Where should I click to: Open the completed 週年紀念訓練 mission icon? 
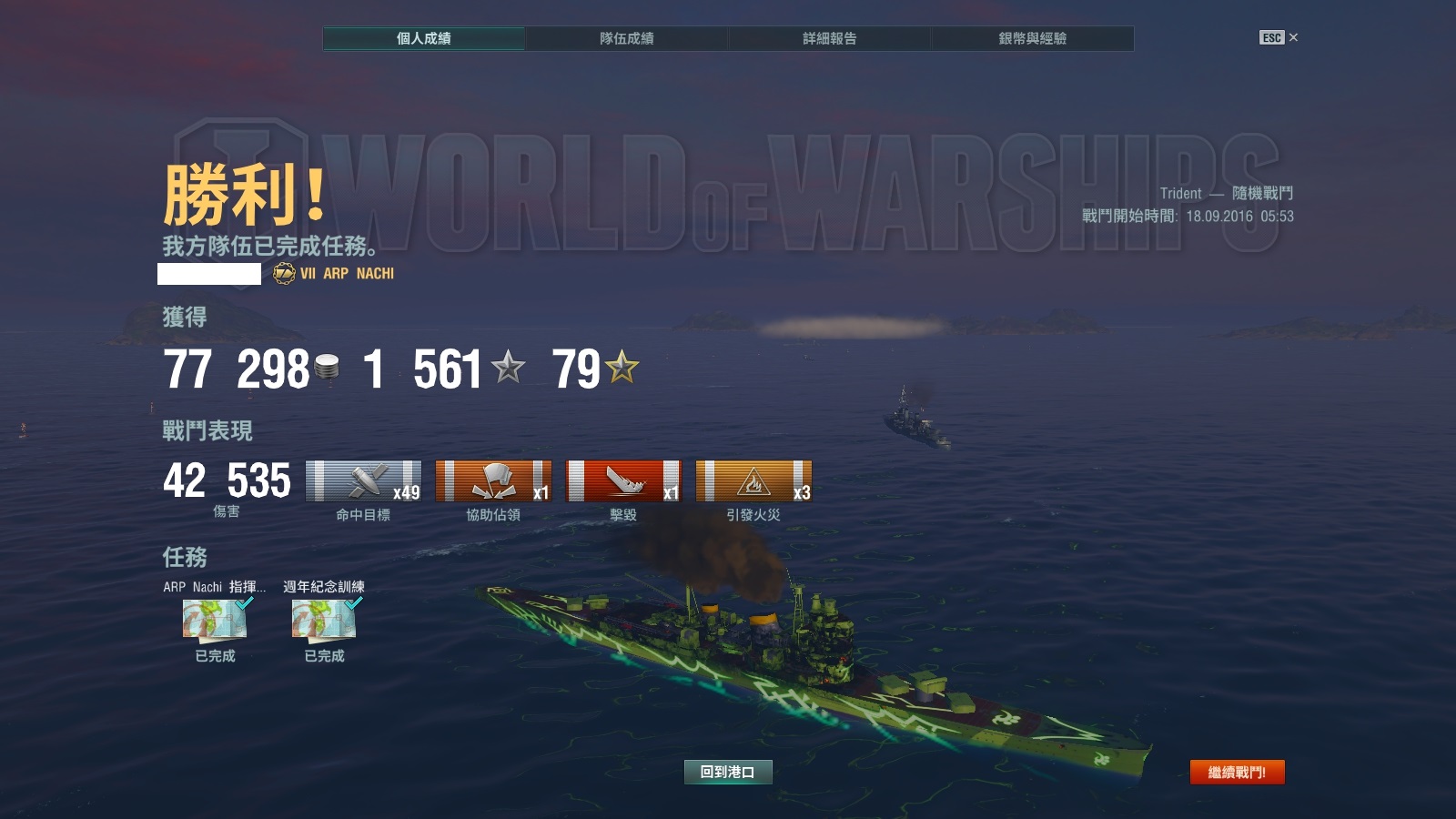(x=324, y=620)
